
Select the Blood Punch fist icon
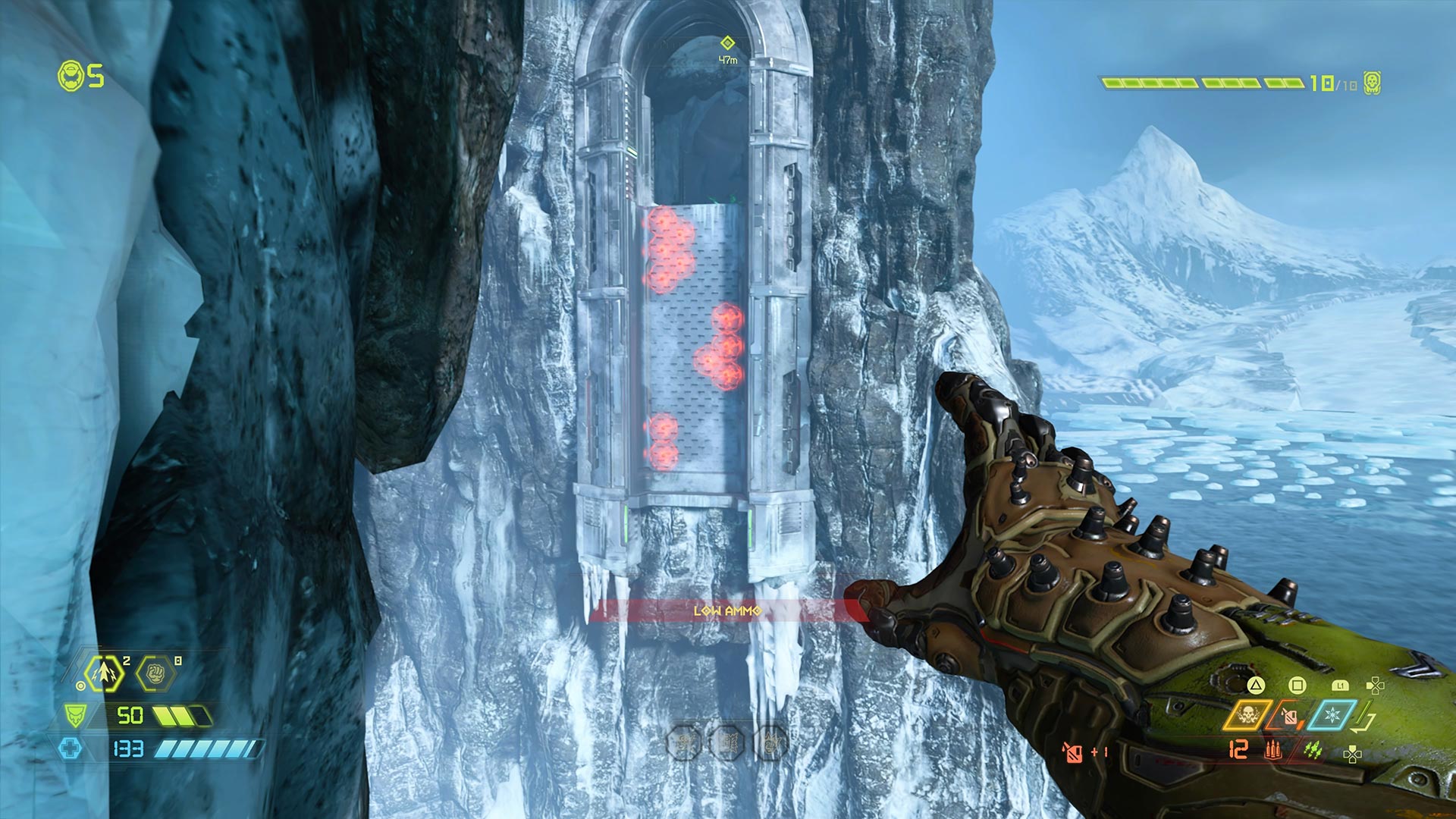click(x=155, y=673)
